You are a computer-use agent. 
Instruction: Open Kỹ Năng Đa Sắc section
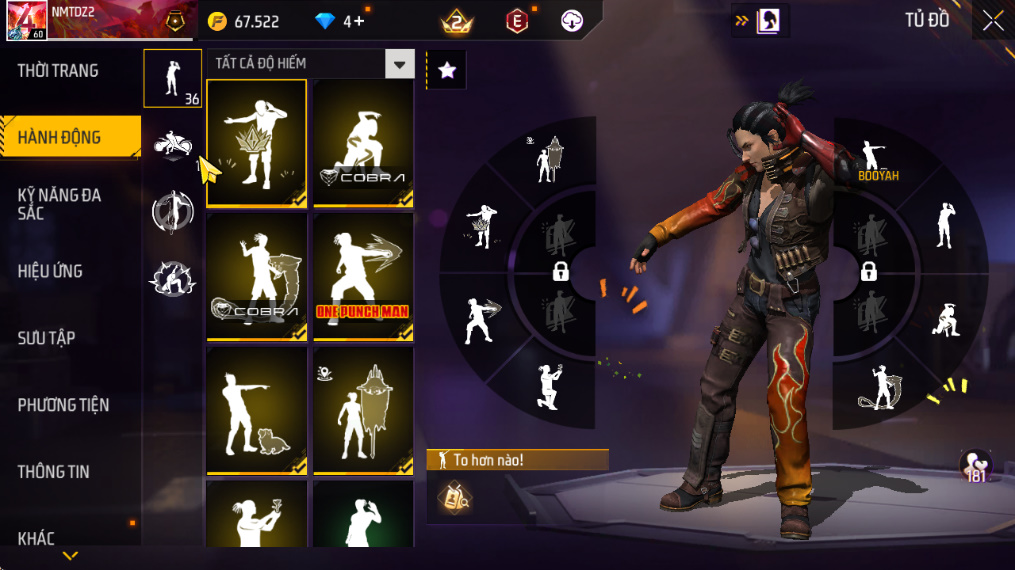tap(60, 204)
